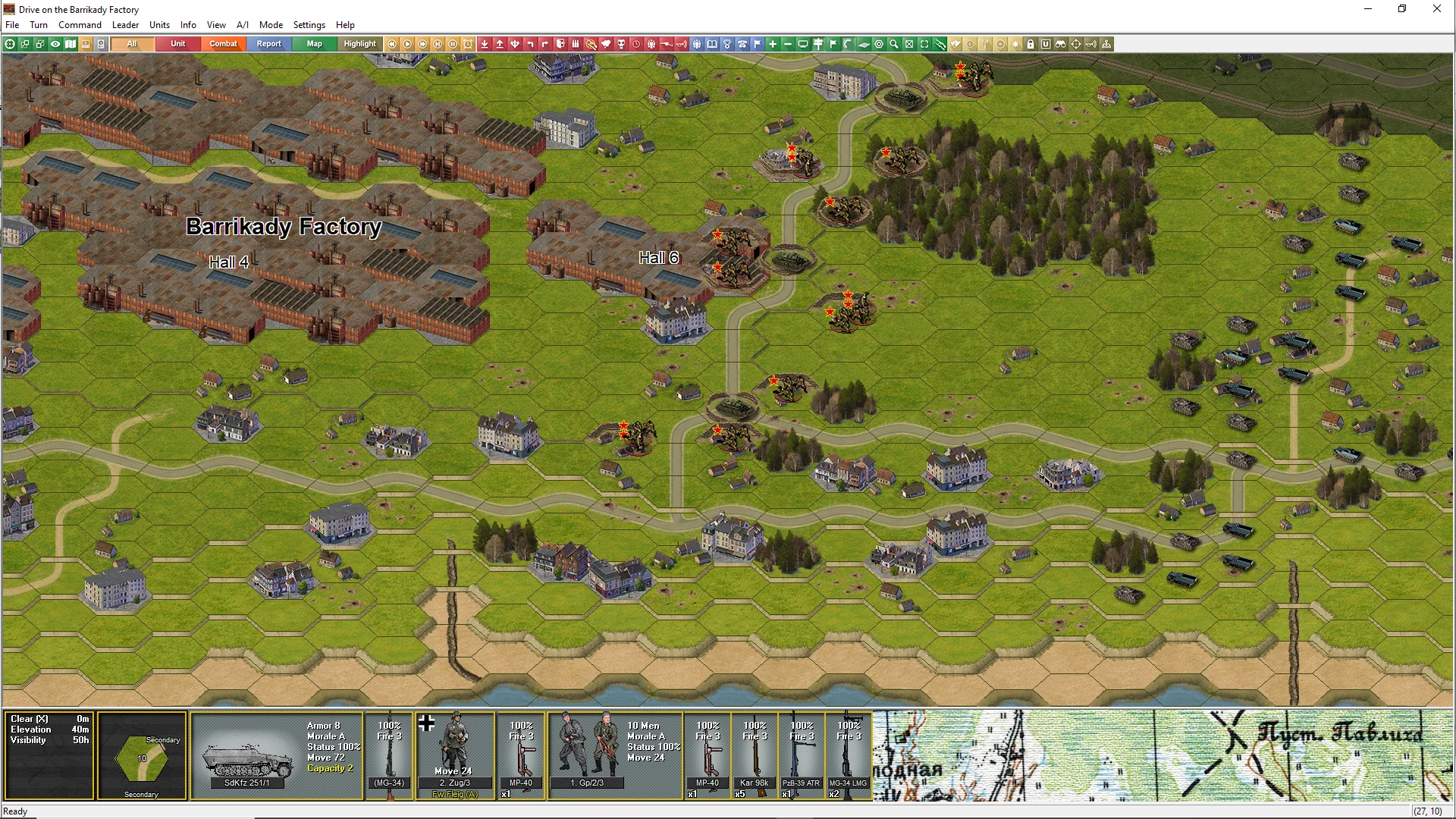
Task: Click the green plus toolbar button
Action: [x=773, y=44]
